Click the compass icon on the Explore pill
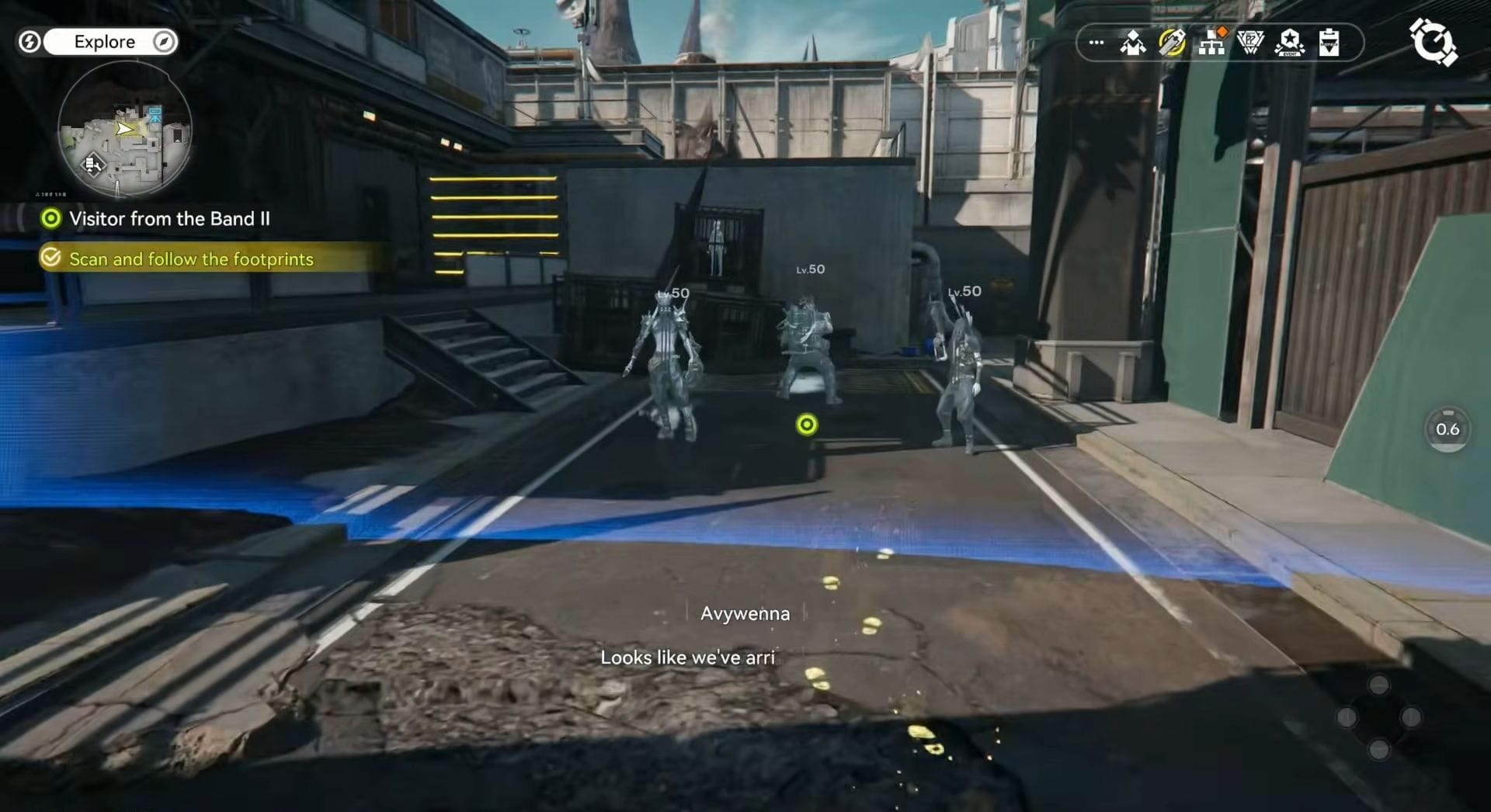Viewport: 1491px width, 812px height. pyautogui.click(x=164, y=42)
